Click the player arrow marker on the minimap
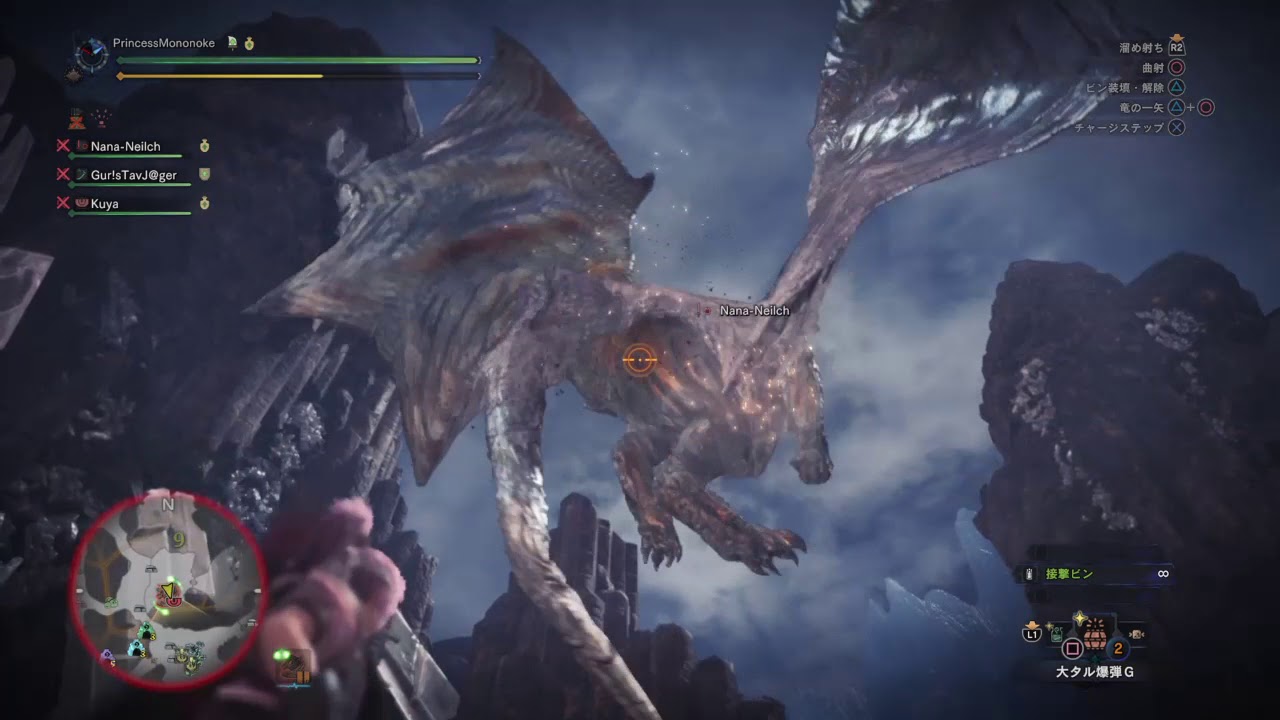This screenshot has width=1280, height=720. click(168, 590)
